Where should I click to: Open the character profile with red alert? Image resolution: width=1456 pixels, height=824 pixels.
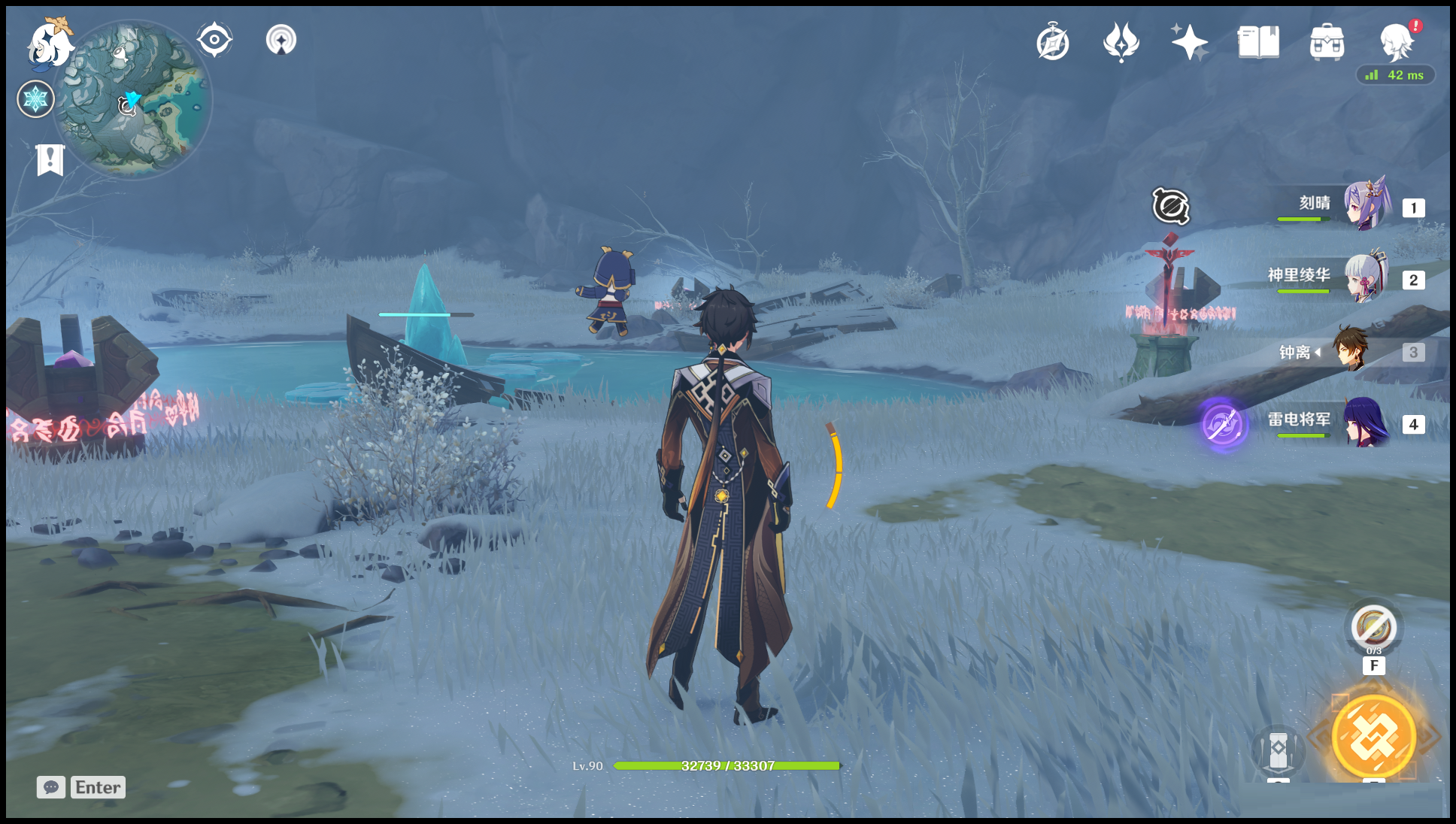1397,42
